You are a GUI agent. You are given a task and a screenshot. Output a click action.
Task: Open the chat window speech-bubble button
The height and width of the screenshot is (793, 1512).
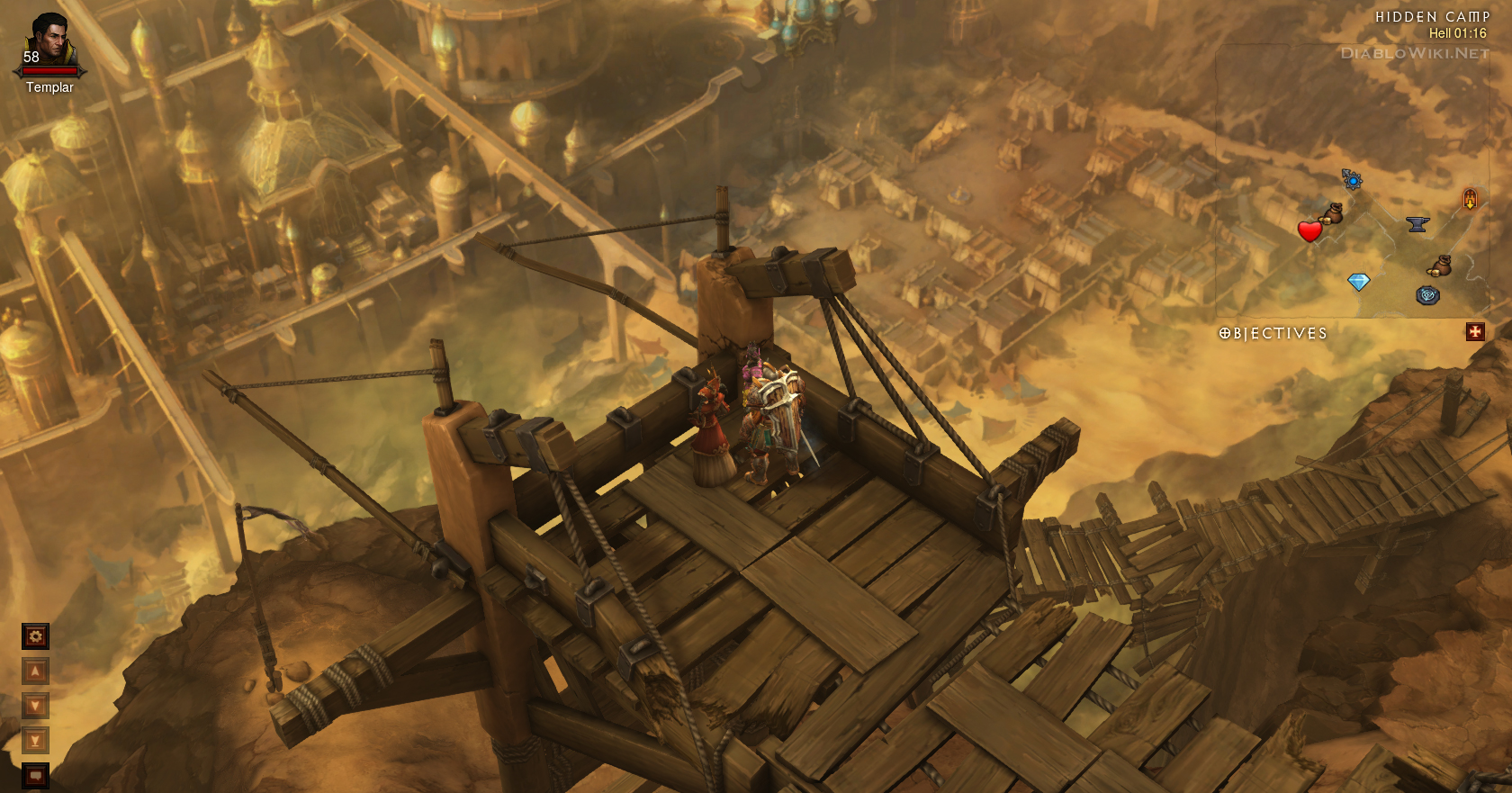click(x=35, y=775)
